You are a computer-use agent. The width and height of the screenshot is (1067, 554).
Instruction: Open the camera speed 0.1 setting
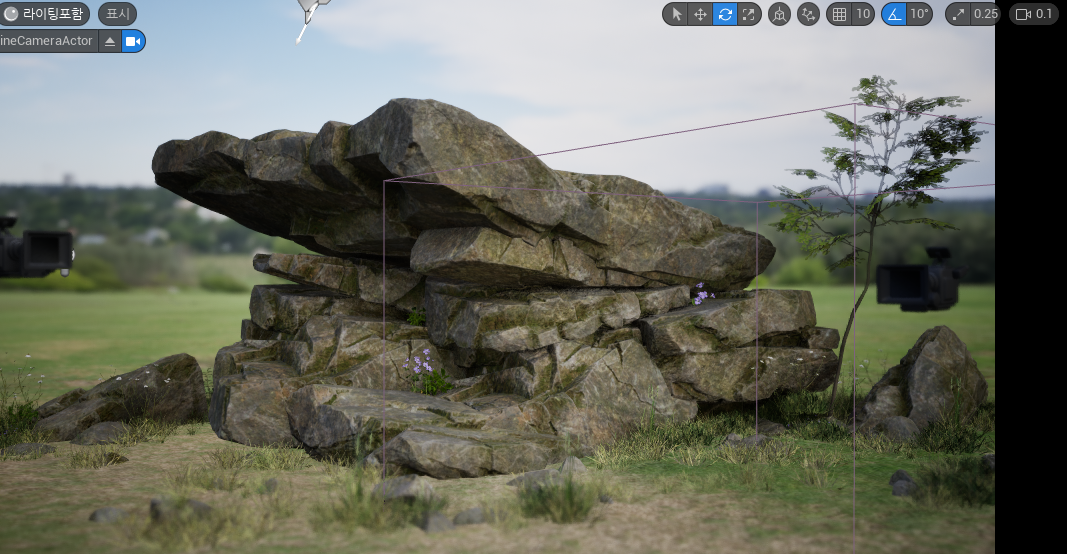coord(1035,14)
